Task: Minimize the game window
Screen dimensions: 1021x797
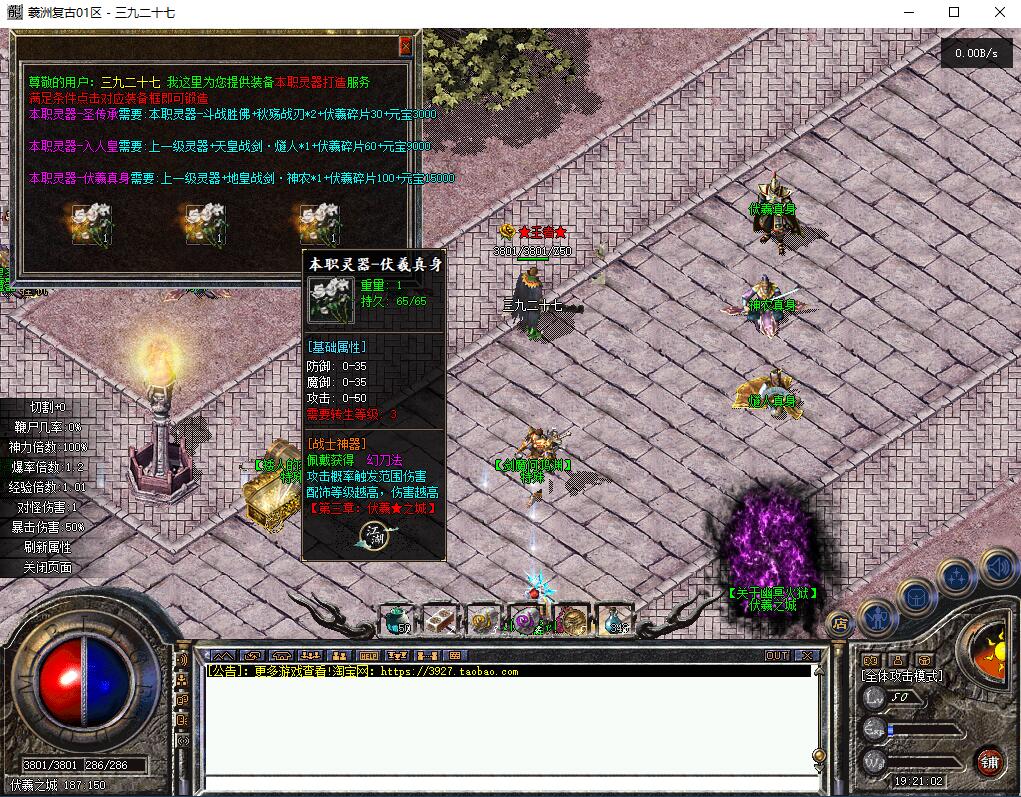Action: coord(907,12)
